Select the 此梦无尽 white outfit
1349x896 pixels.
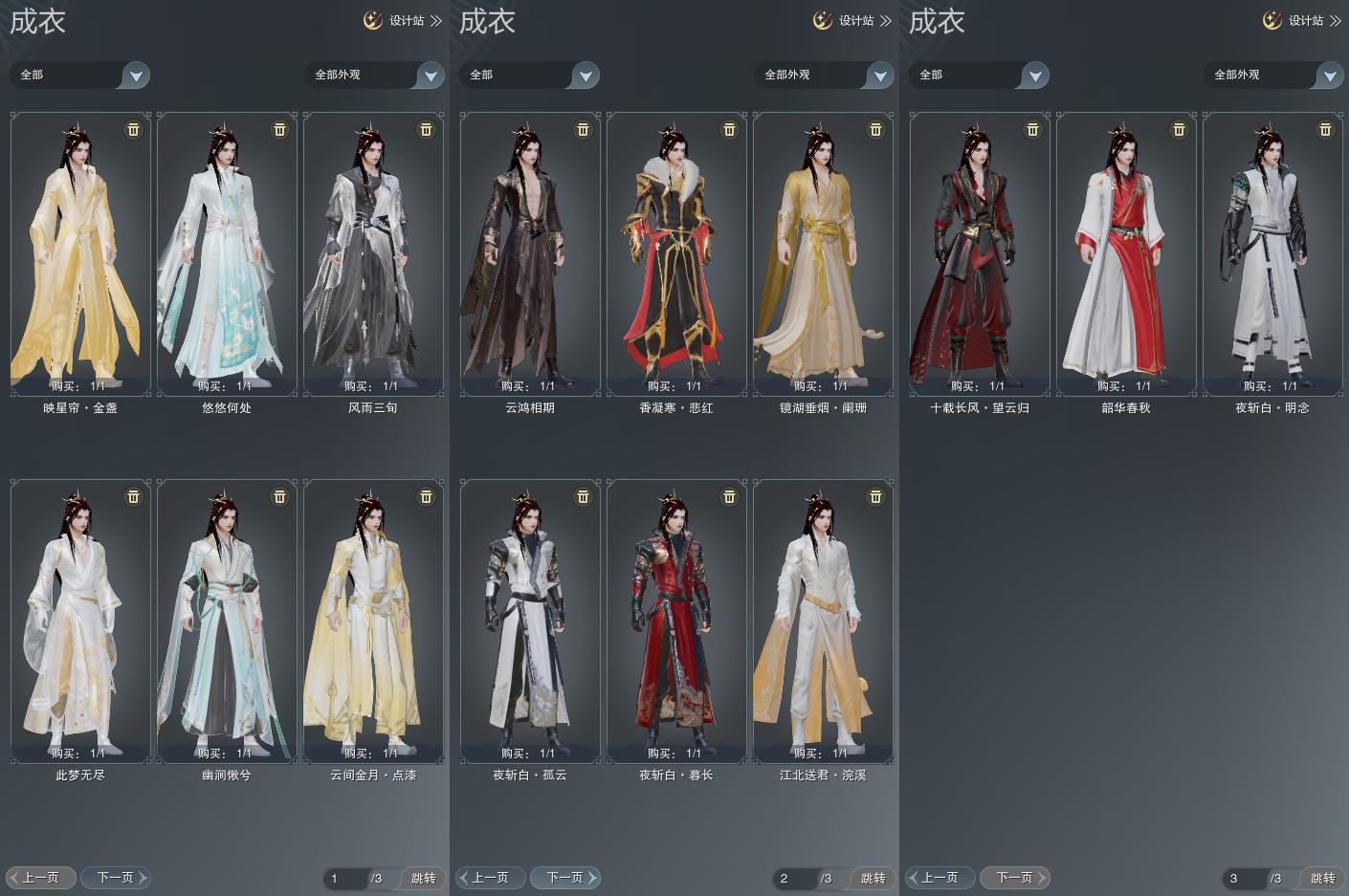point(80,621)
